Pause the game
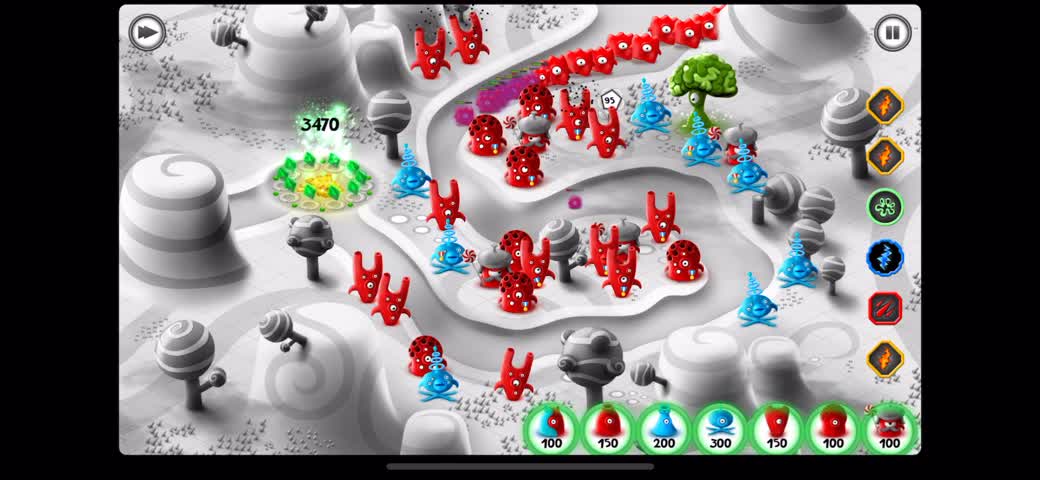 pos(892,32)
